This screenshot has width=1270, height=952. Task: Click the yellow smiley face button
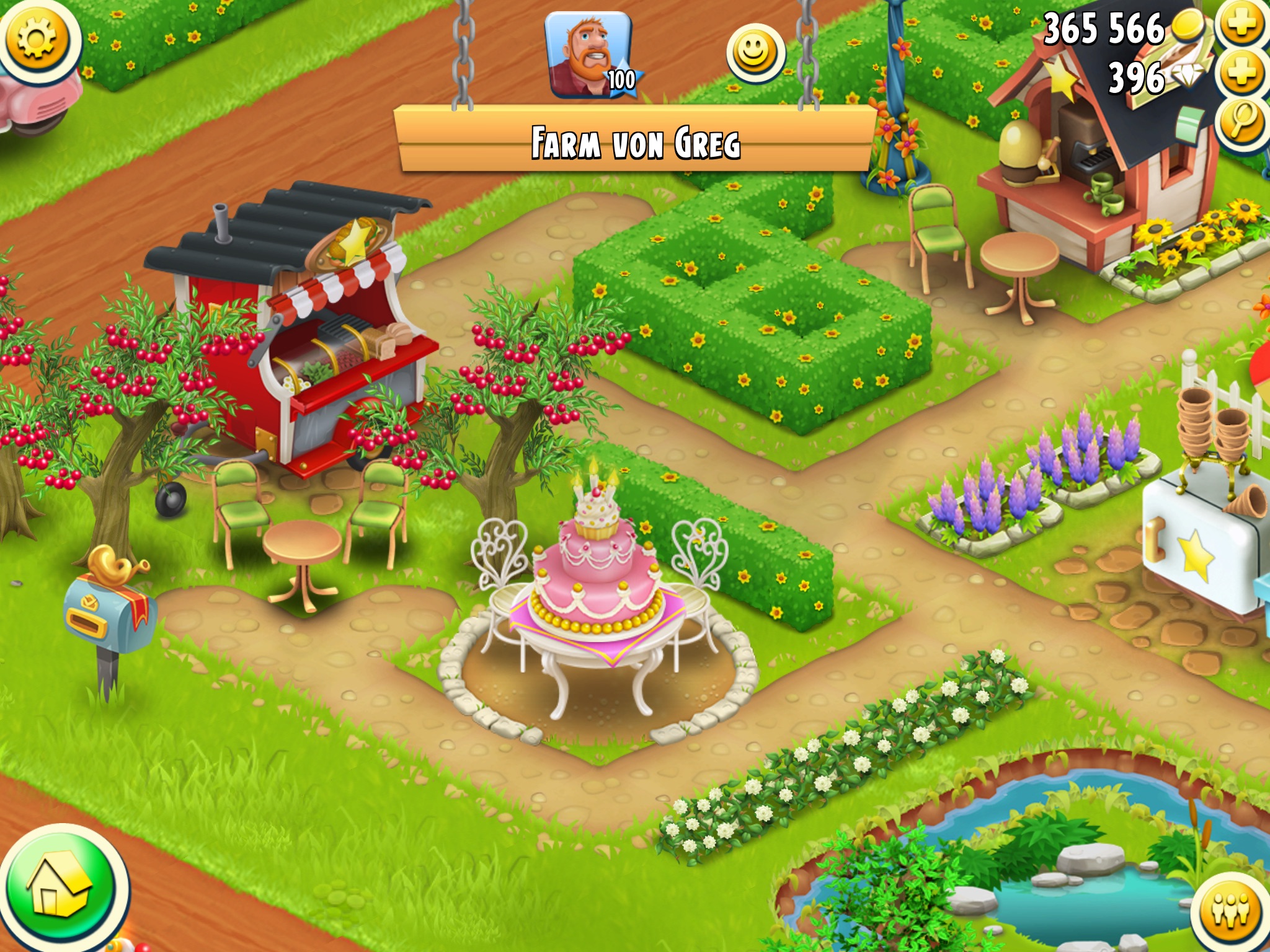click(x=755, y=53)
